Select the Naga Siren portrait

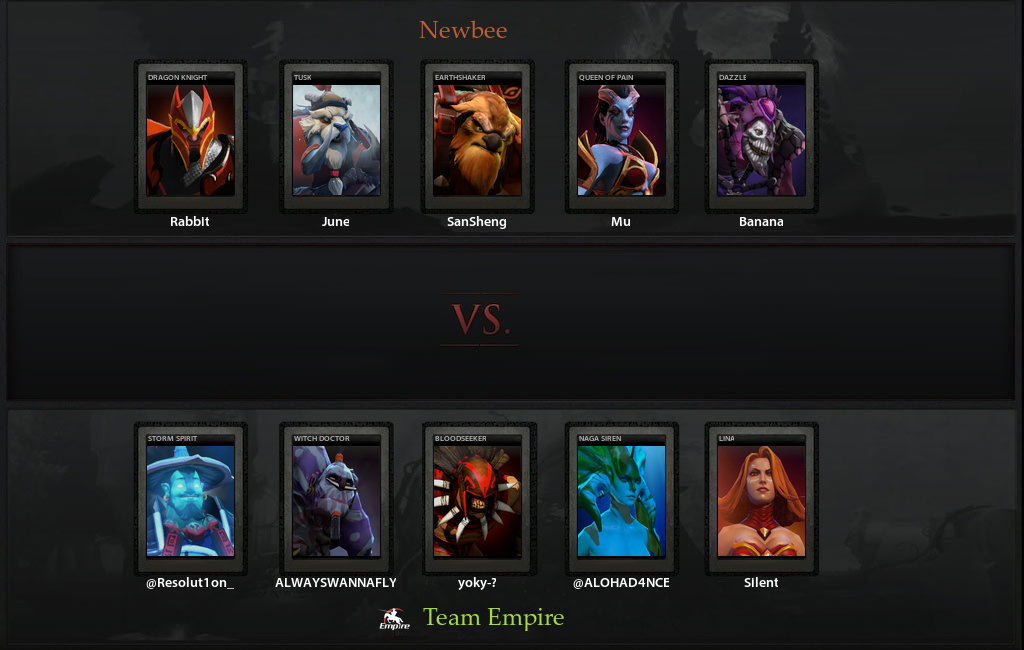tap(621, 499)
